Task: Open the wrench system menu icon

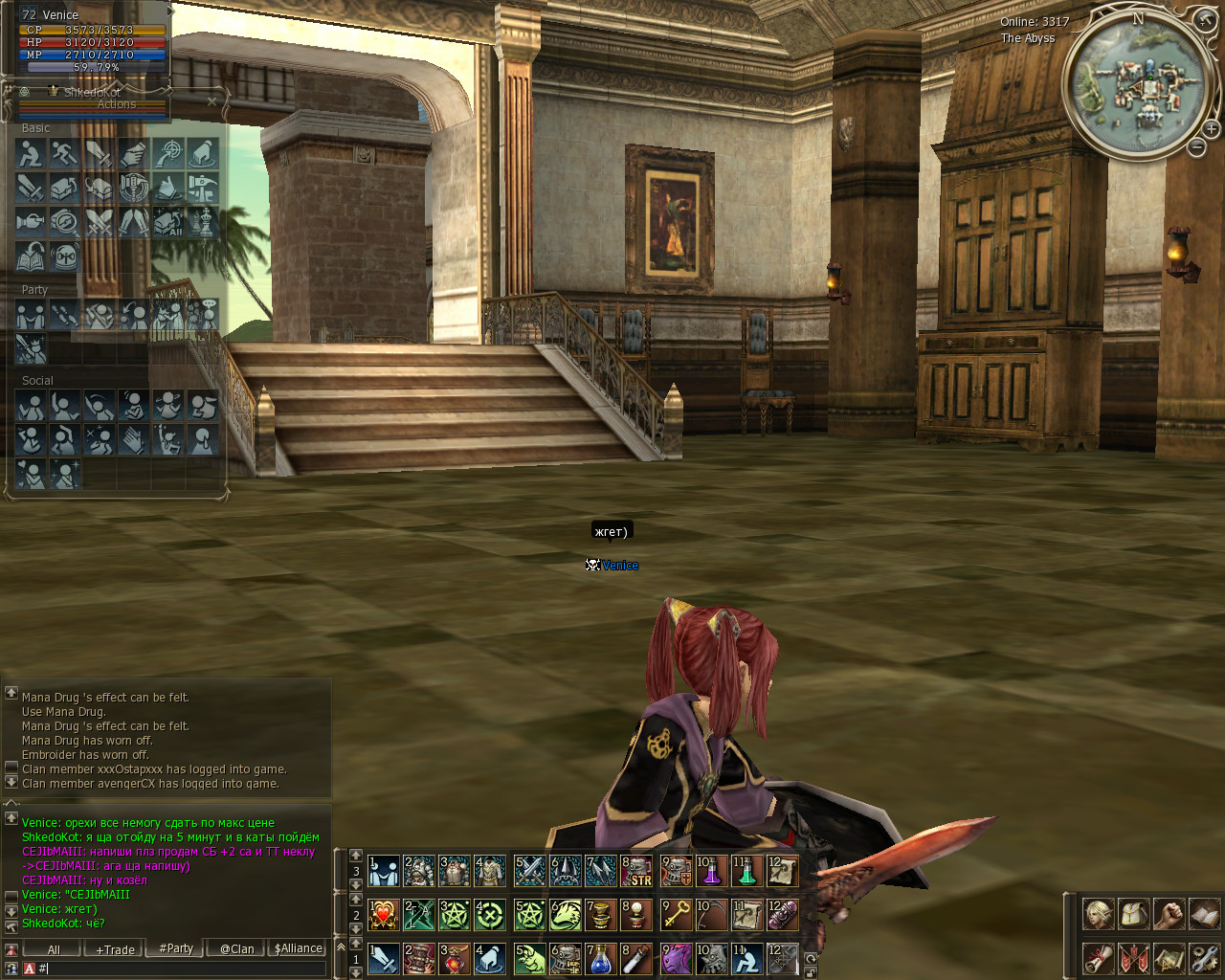Action: [1205, 958]
